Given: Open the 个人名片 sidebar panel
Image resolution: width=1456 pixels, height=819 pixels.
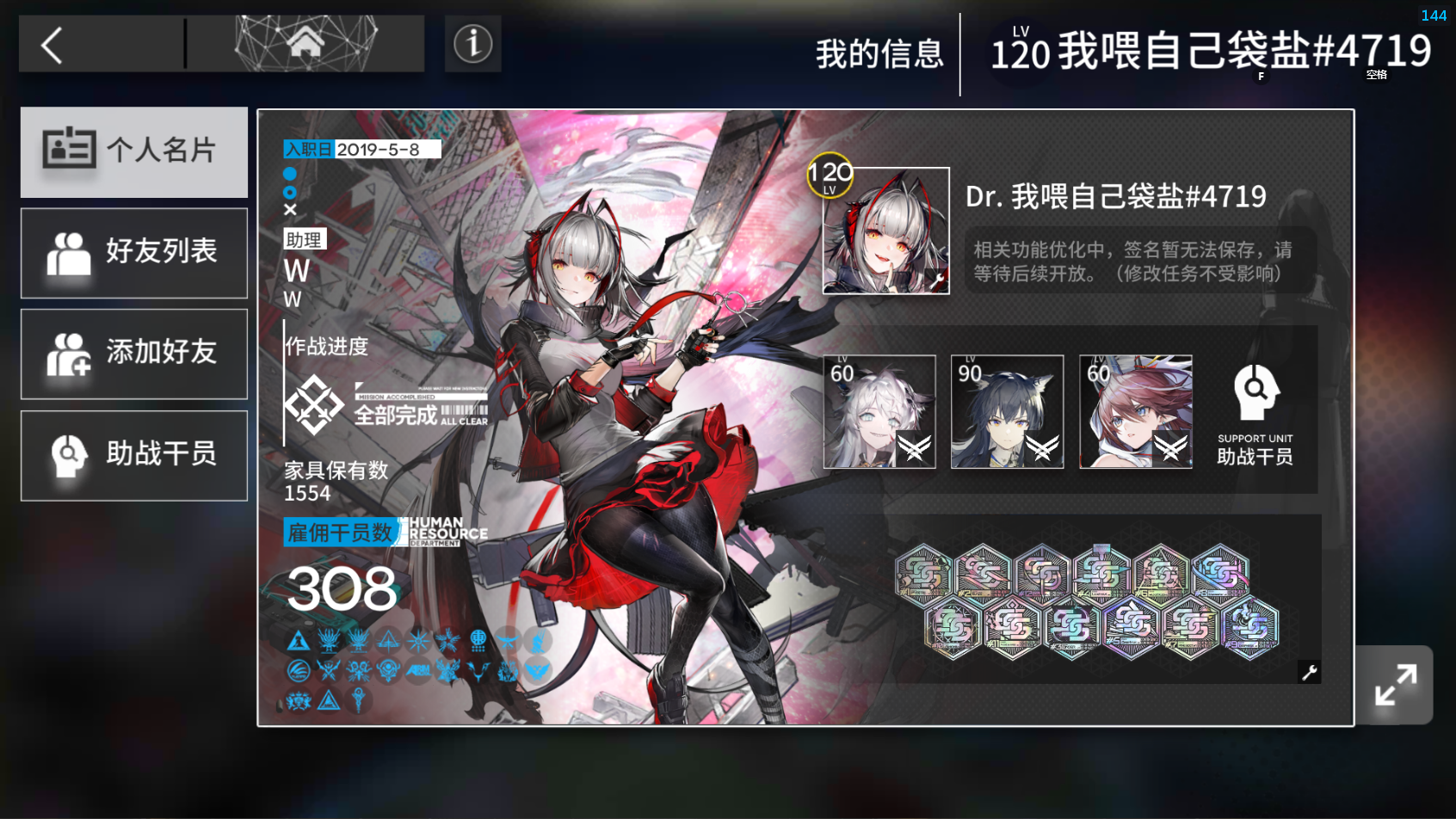Looking at the screenshot, I should [133, 151].
